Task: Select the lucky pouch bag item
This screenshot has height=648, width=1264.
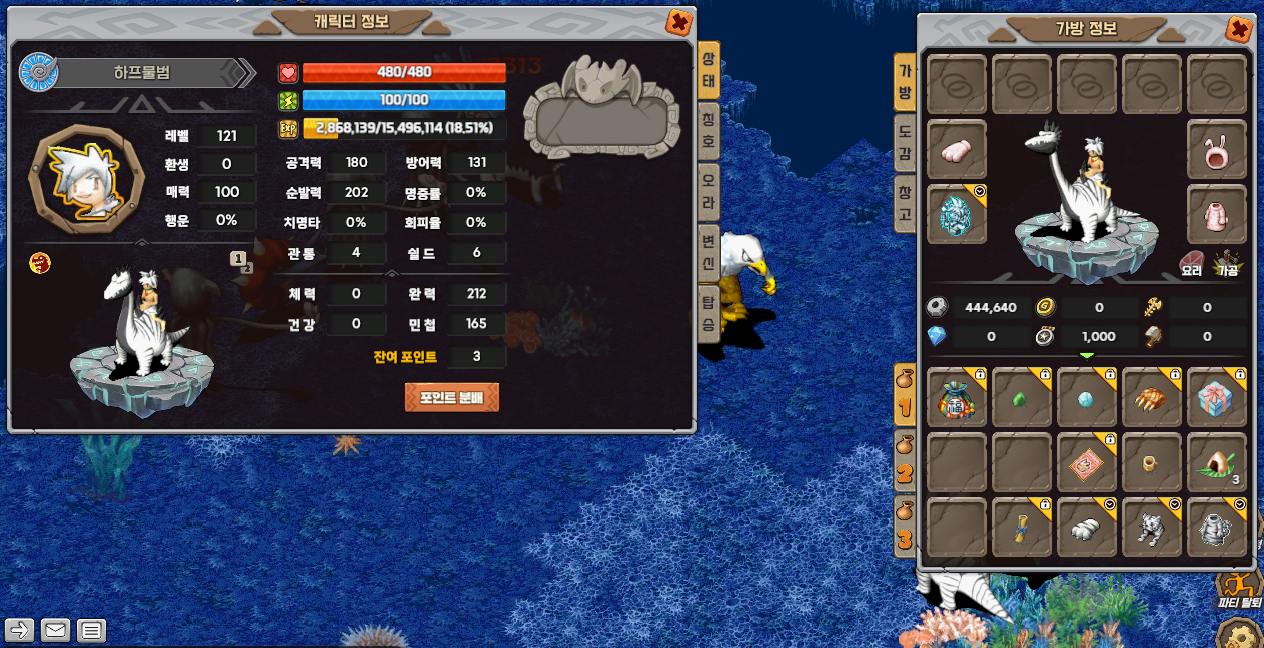Action: 957,399
